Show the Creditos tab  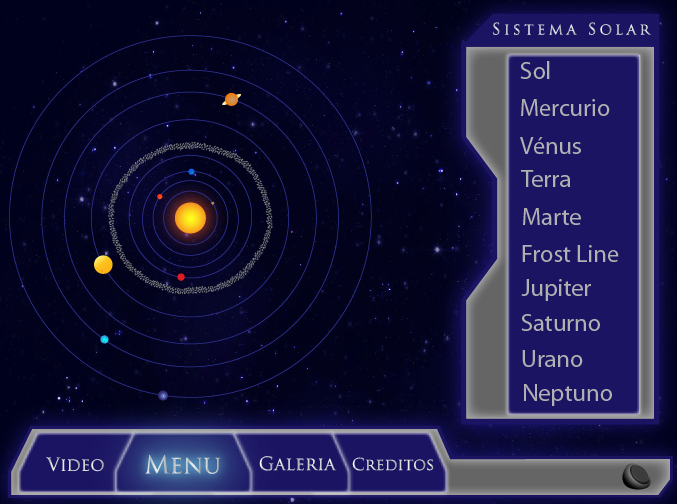tap(393, 464)
